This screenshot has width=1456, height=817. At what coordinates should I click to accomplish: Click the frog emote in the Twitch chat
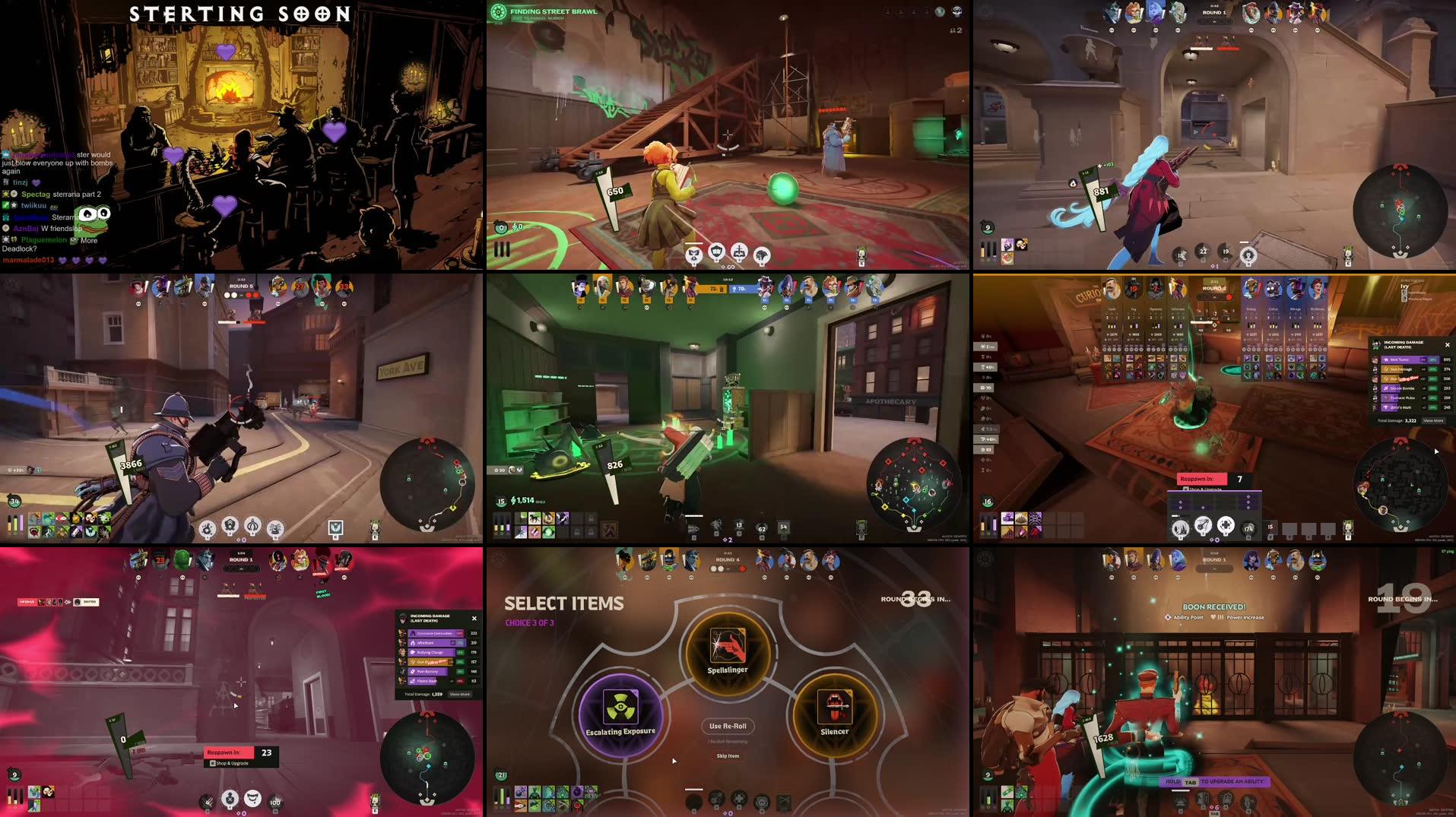(92, 221)
